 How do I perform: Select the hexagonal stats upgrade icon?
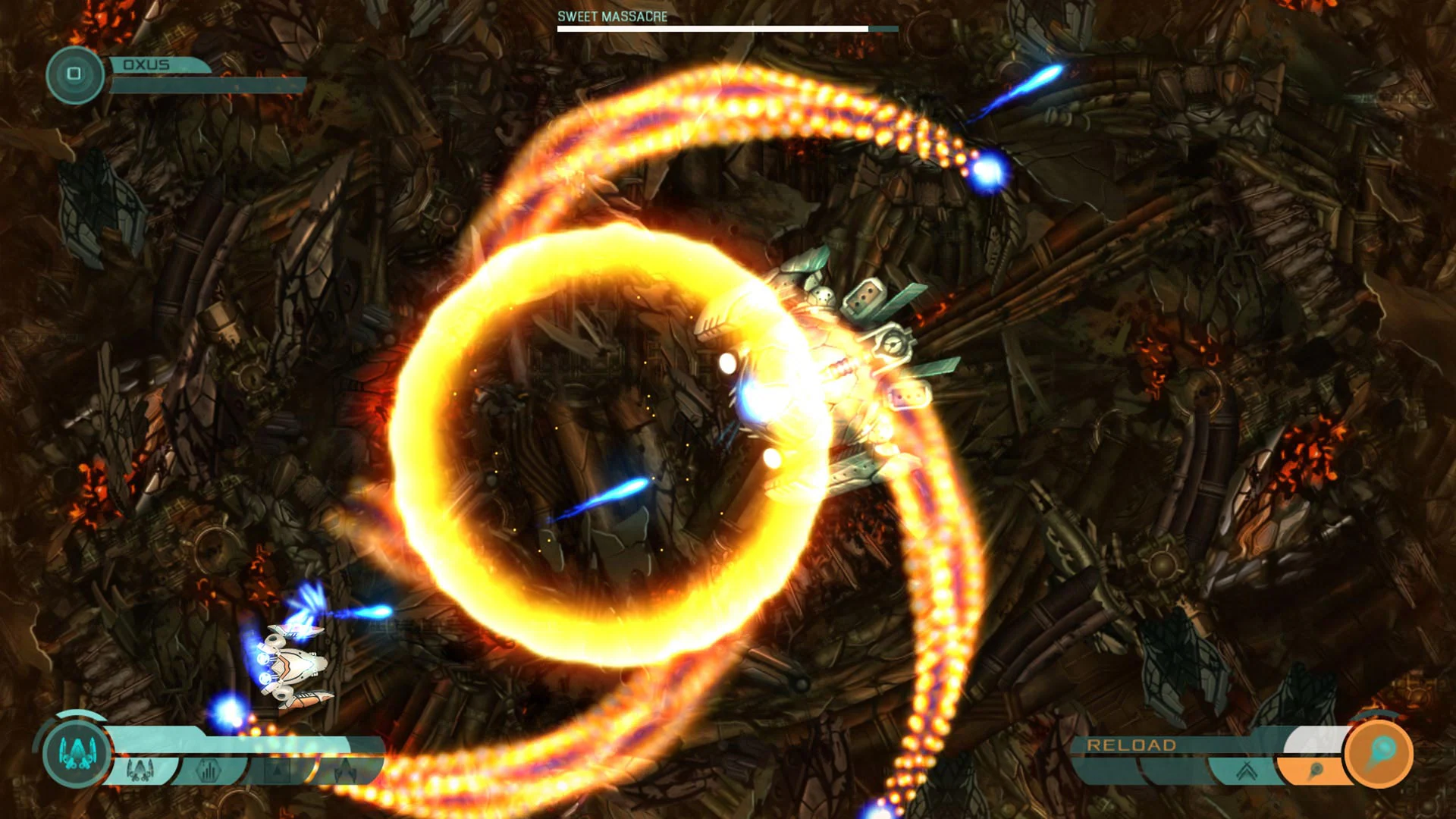point(209,770)
